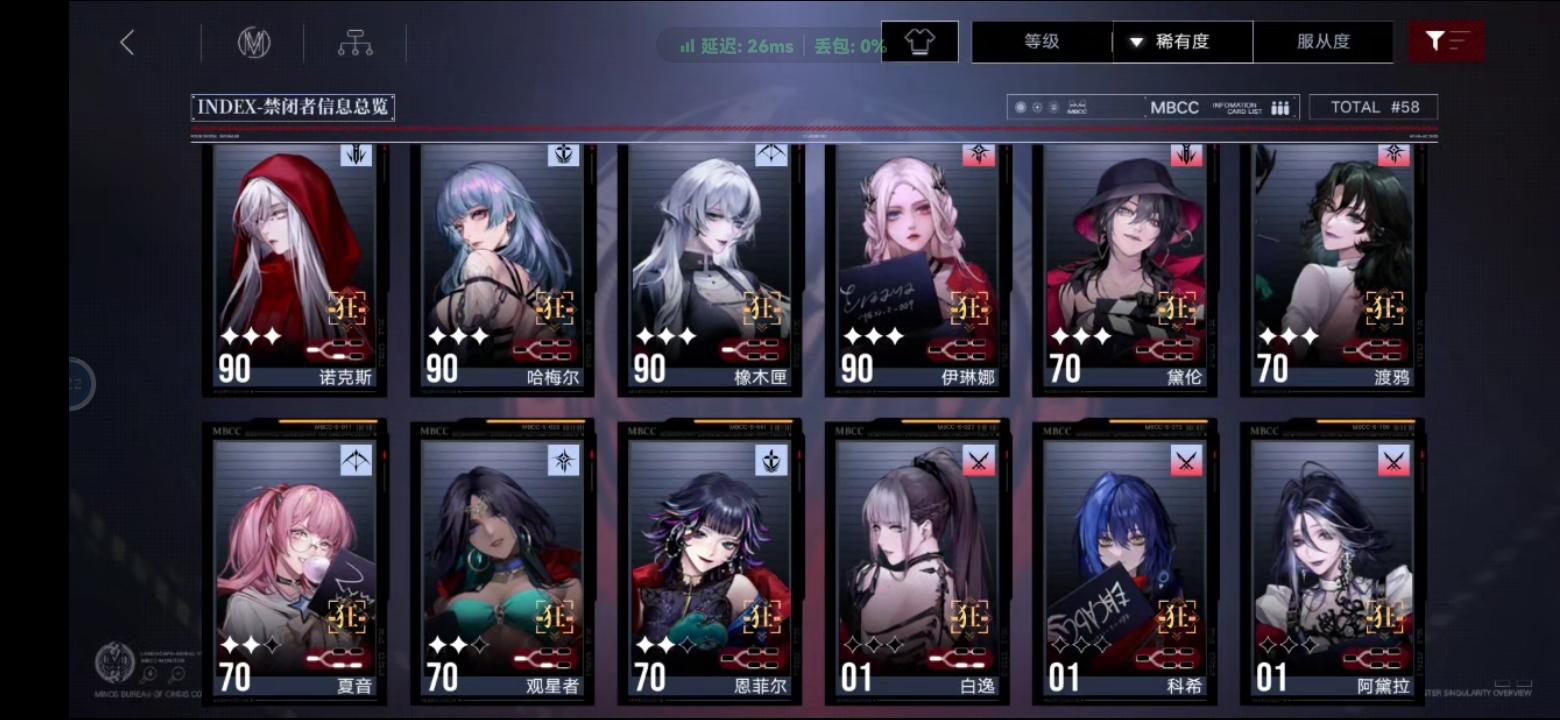Select the bow icon on 夏音's card

[x=356, y=461]
